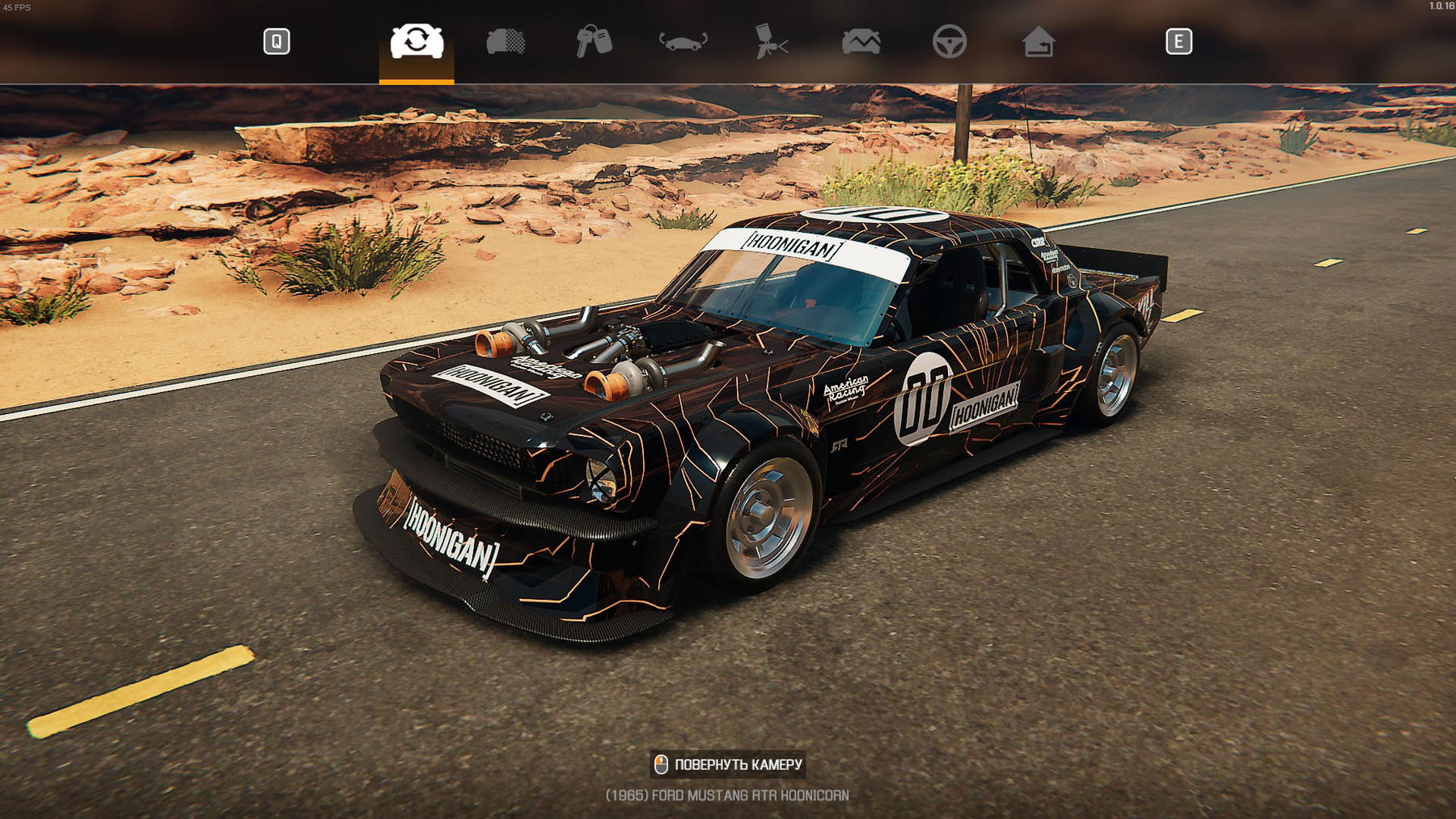Switch to the car keys tab
Image resolution: width=1456 pixels, height=819 pixels.
594,41
